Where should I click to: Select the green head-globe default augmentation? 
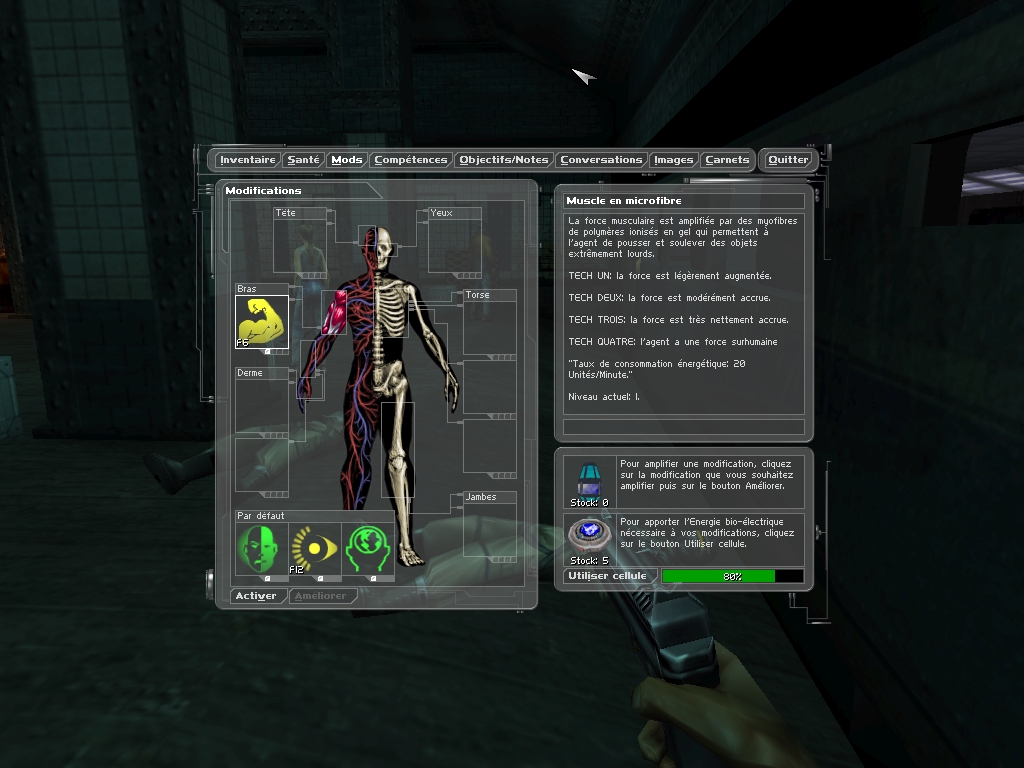(368, 549)
